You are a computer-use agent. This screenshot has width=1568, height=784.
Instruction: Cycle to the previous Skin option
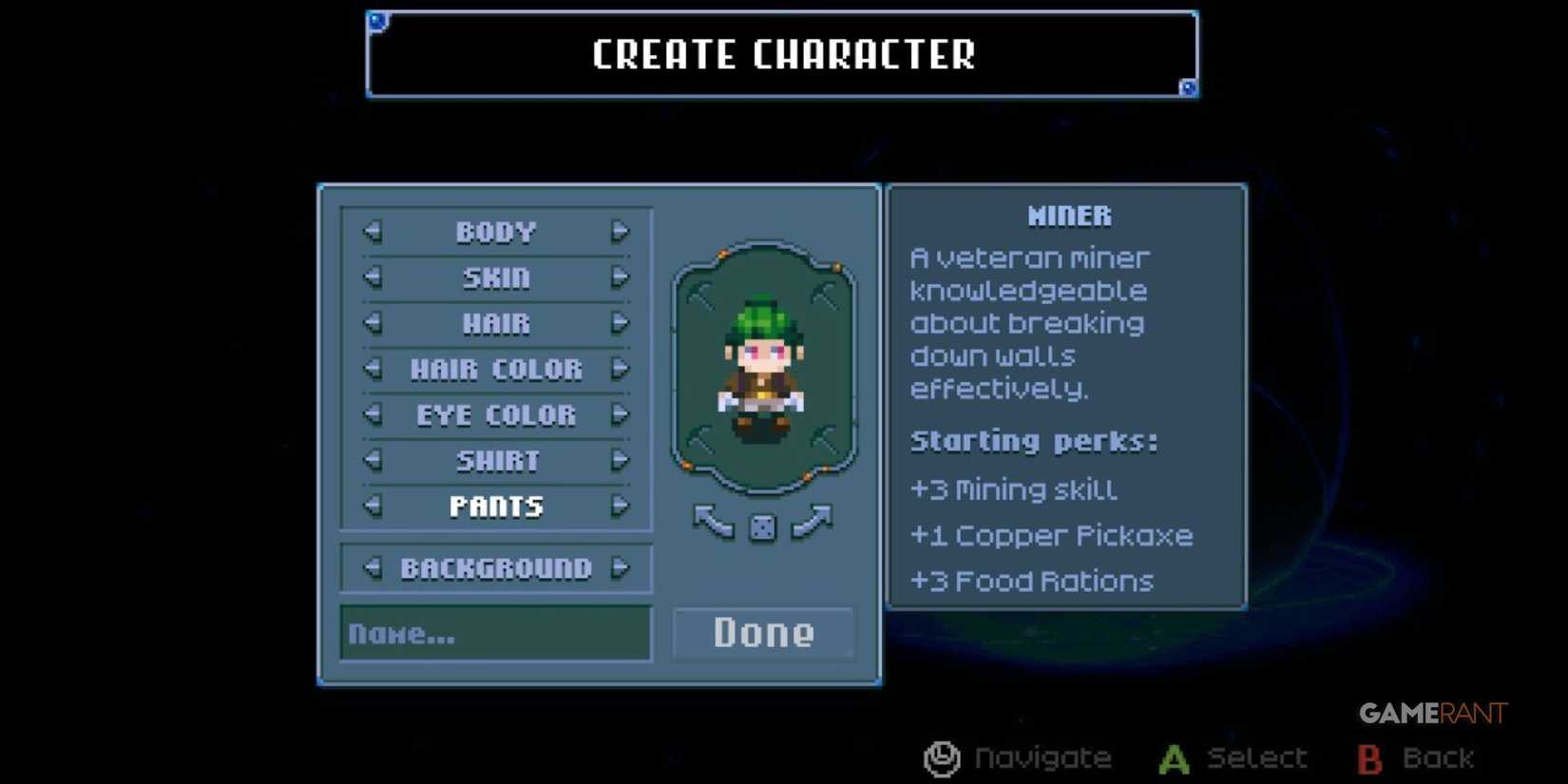(371, 278)
